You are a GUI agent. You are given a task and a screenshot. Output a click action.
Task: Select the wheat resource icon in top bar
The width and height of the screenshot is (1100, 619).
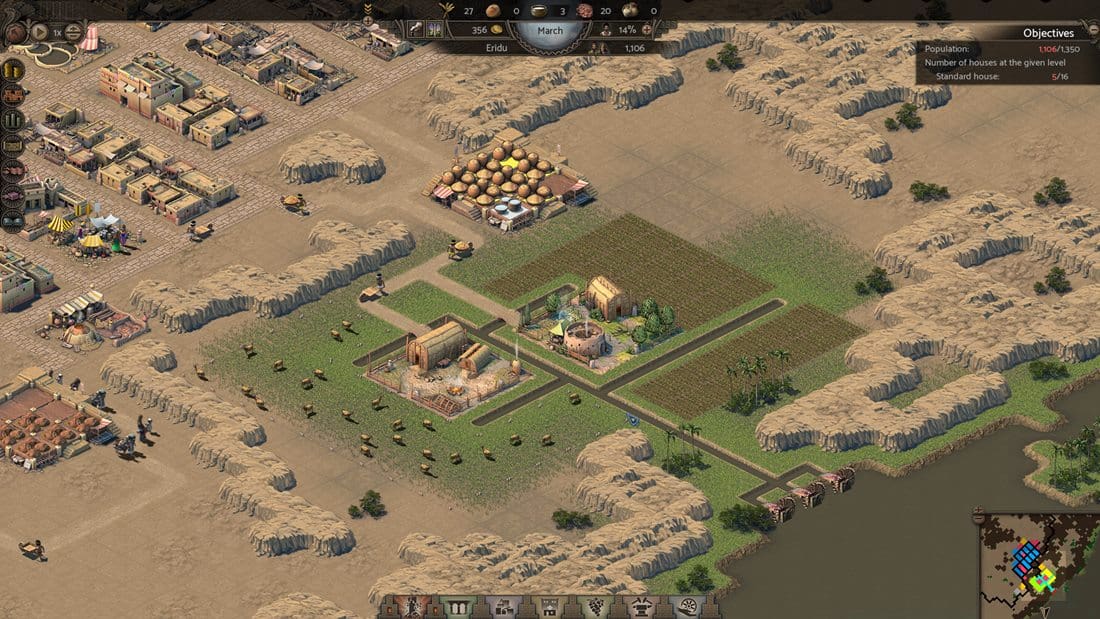(447, 10)
